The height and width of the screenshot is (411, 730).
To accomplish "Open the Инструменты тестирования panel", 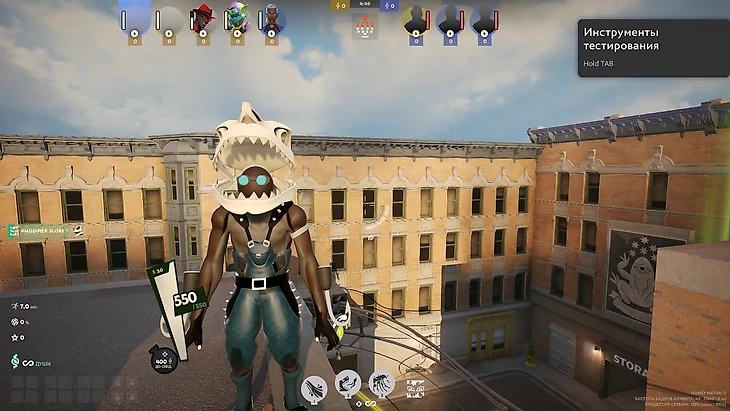I will pos(651,38).
